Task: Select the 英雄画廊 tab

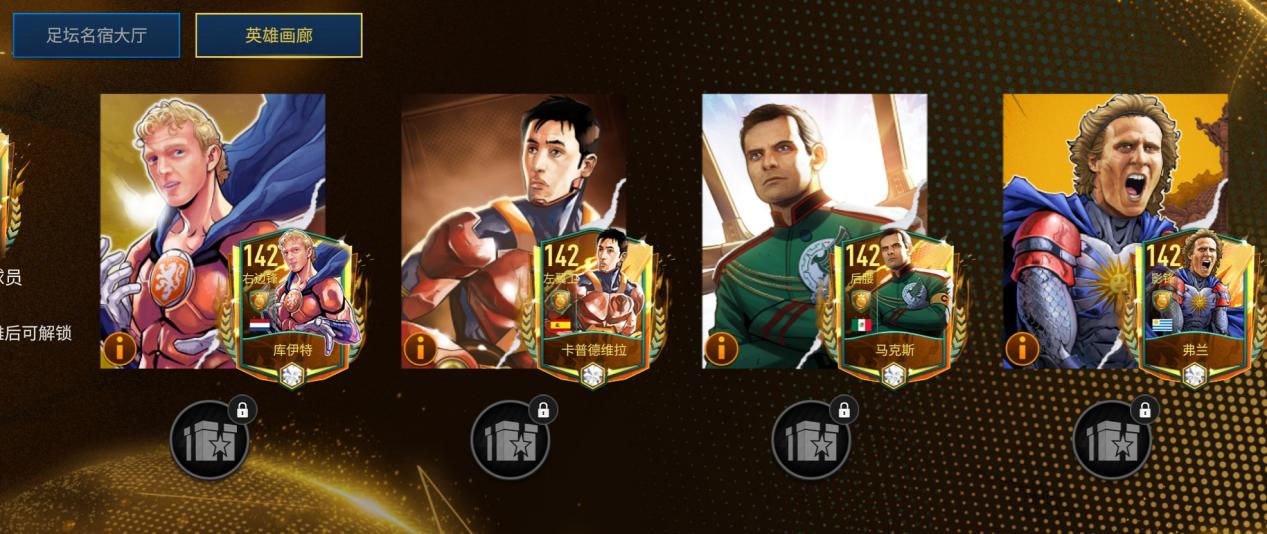Action: 279,35
